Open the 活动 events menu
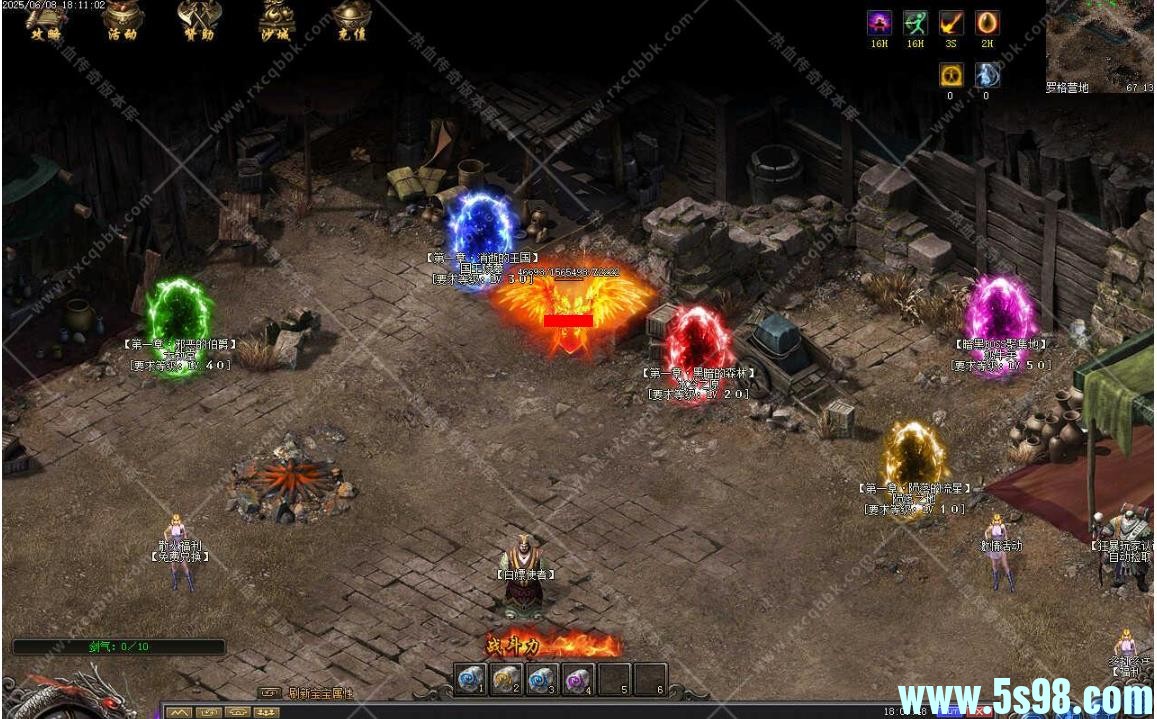The image size is (1157, 719). point(122,20)
